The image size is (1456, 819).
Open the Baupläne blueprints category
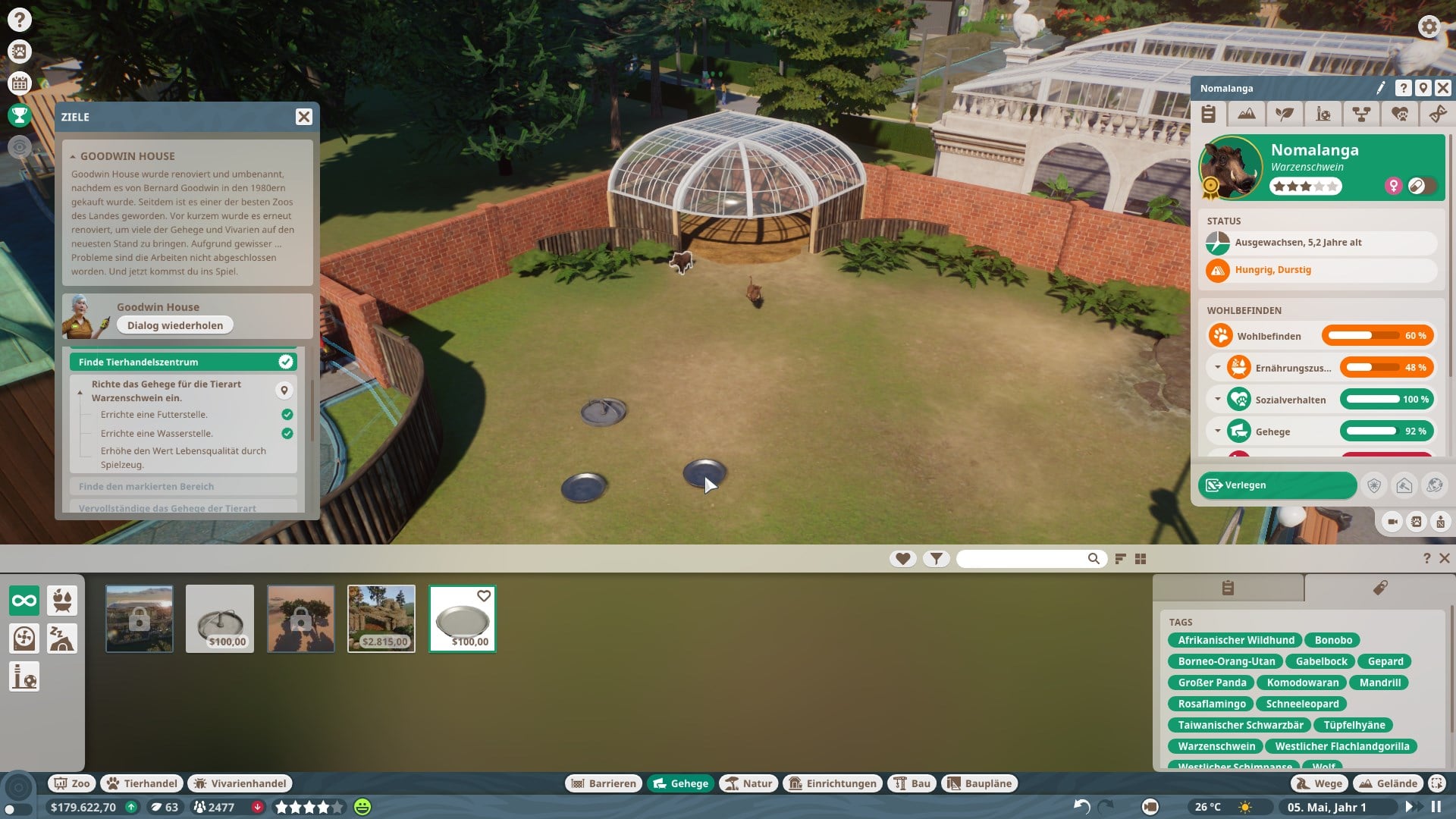pyautogui.click(x=980, y=783)
